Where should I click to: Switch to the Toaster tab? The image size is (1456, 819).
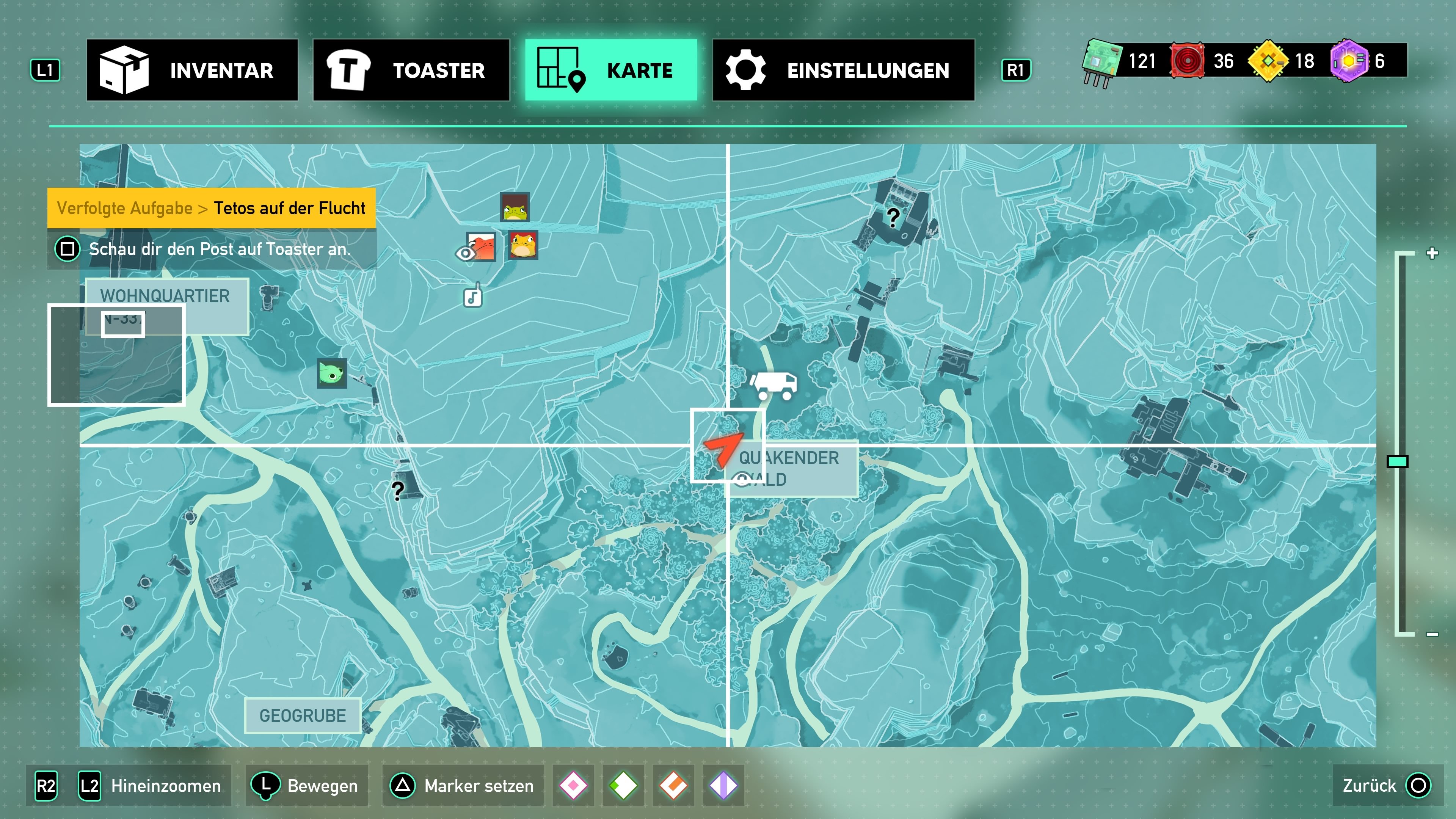coord(411,70)
